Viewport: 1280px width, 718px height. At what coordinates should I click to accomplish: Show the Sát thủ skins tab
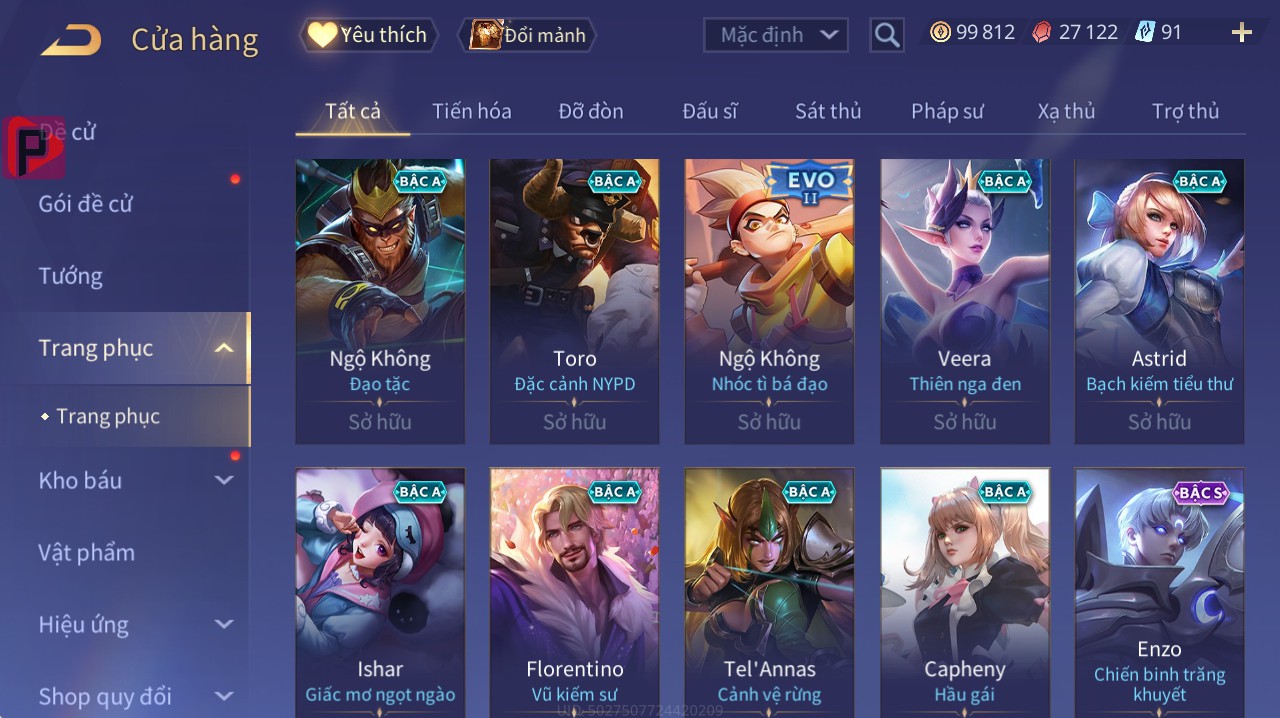pyautogui.click(x=828, y=111)
